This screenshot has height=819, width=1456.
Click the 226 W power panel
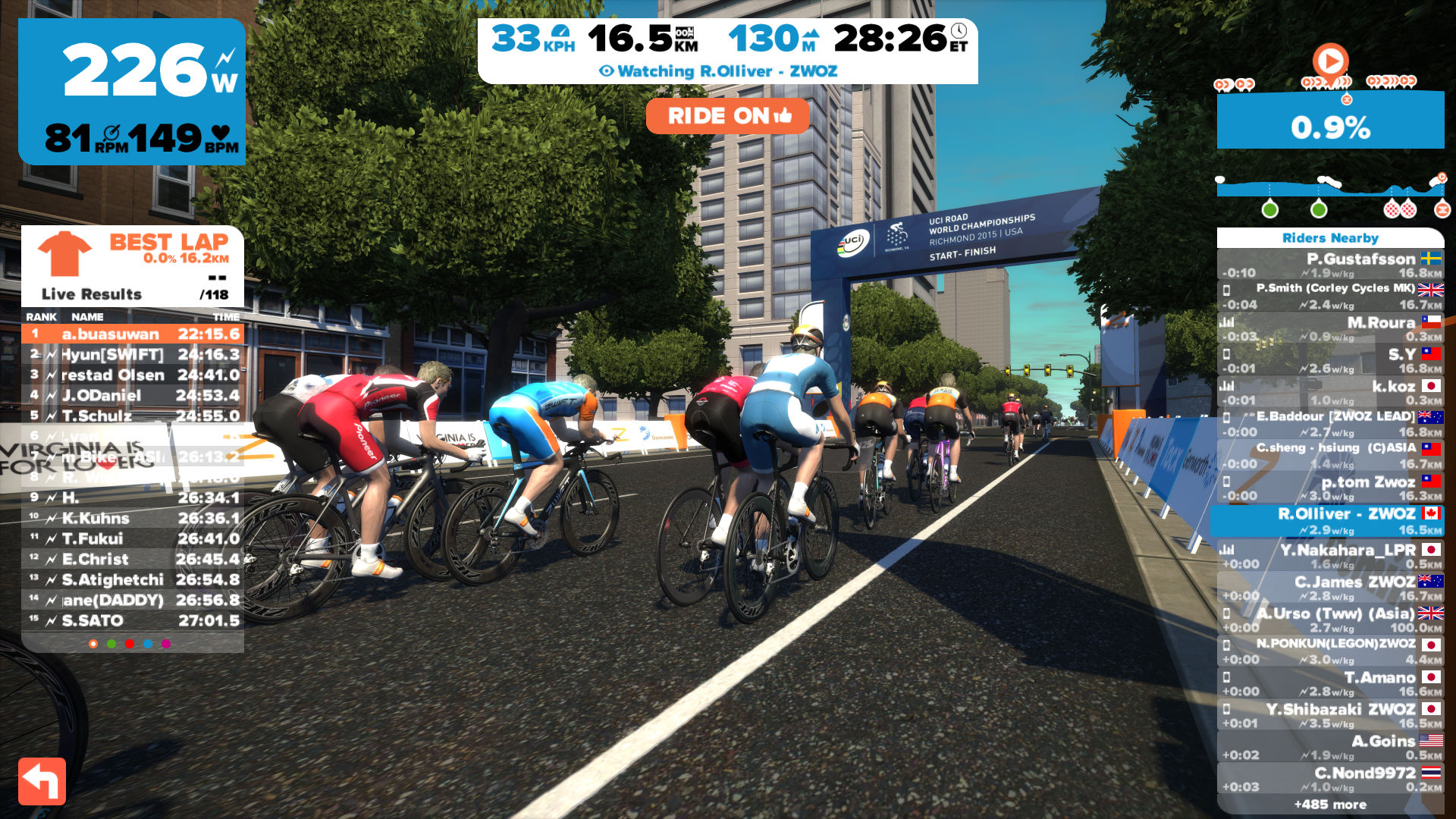click(x=132, y=91)
